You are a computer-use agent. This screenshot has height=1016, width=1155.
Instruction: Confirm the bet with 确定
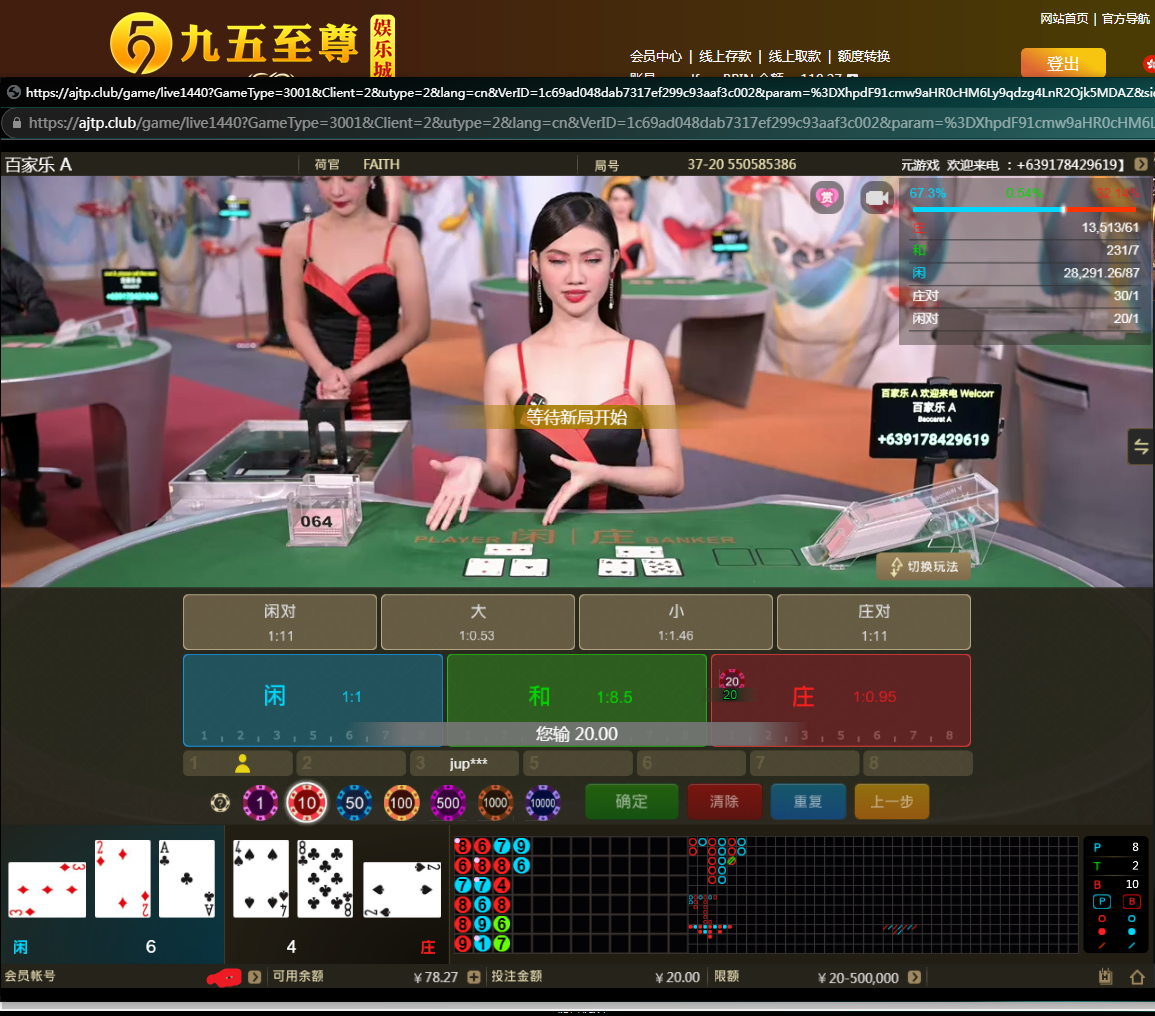(x=631, y=802)
